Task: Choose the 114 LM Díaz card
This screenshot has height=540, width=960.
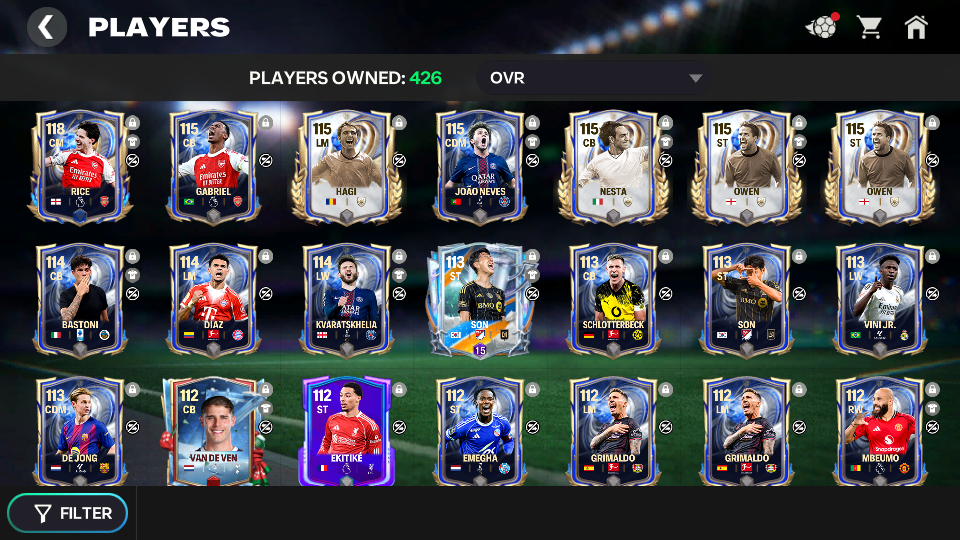Action: (x=213, y=298)
